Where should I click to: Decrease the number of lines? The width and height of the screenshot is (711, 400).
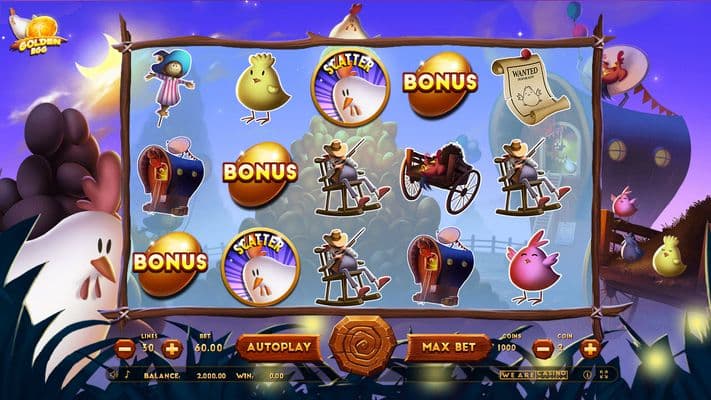click(x=125, y=349)
